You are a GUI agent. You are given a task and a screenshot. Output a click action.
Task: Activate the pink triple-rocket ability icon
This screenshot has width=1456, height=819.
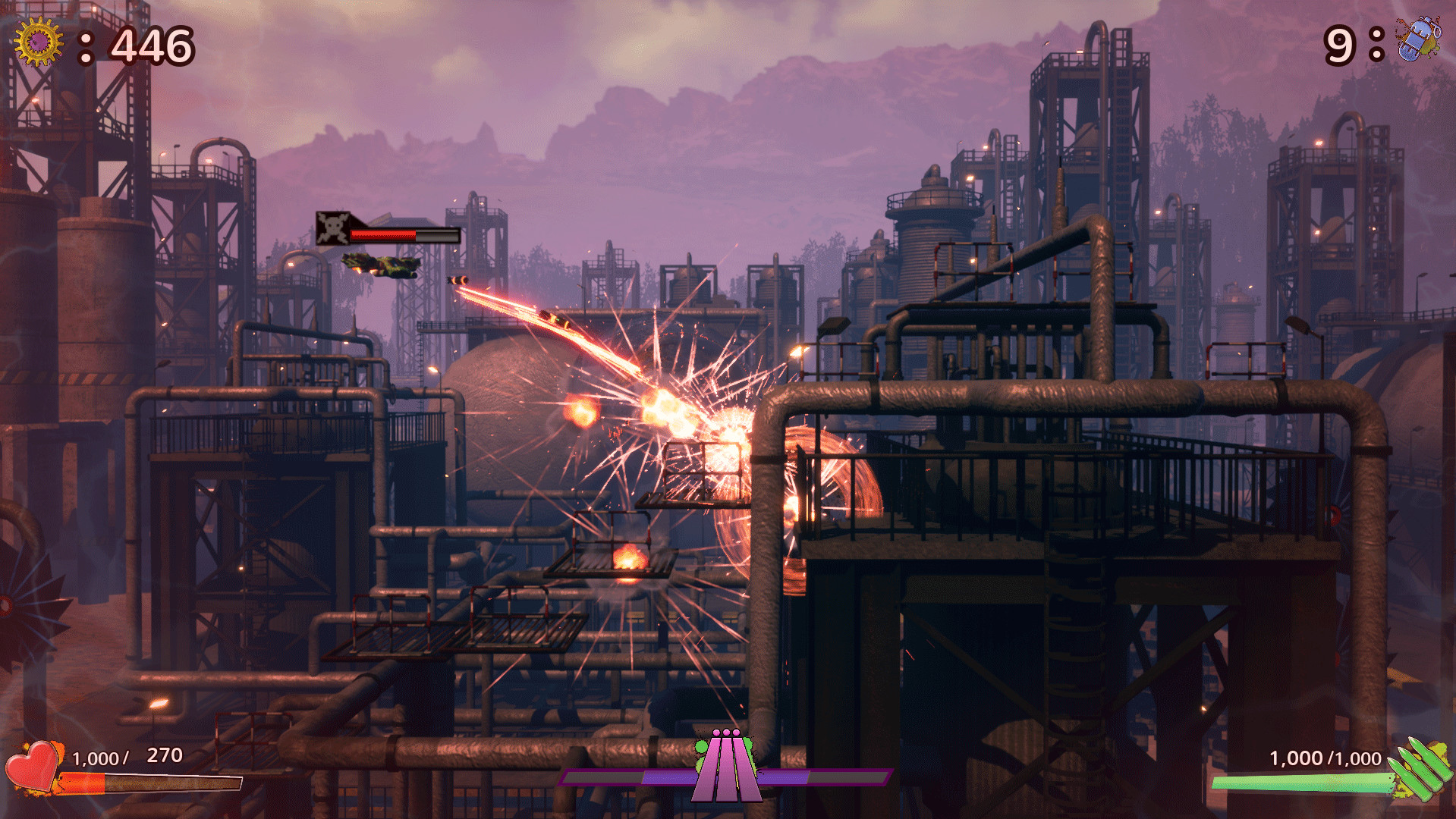(x=726, y=766)
